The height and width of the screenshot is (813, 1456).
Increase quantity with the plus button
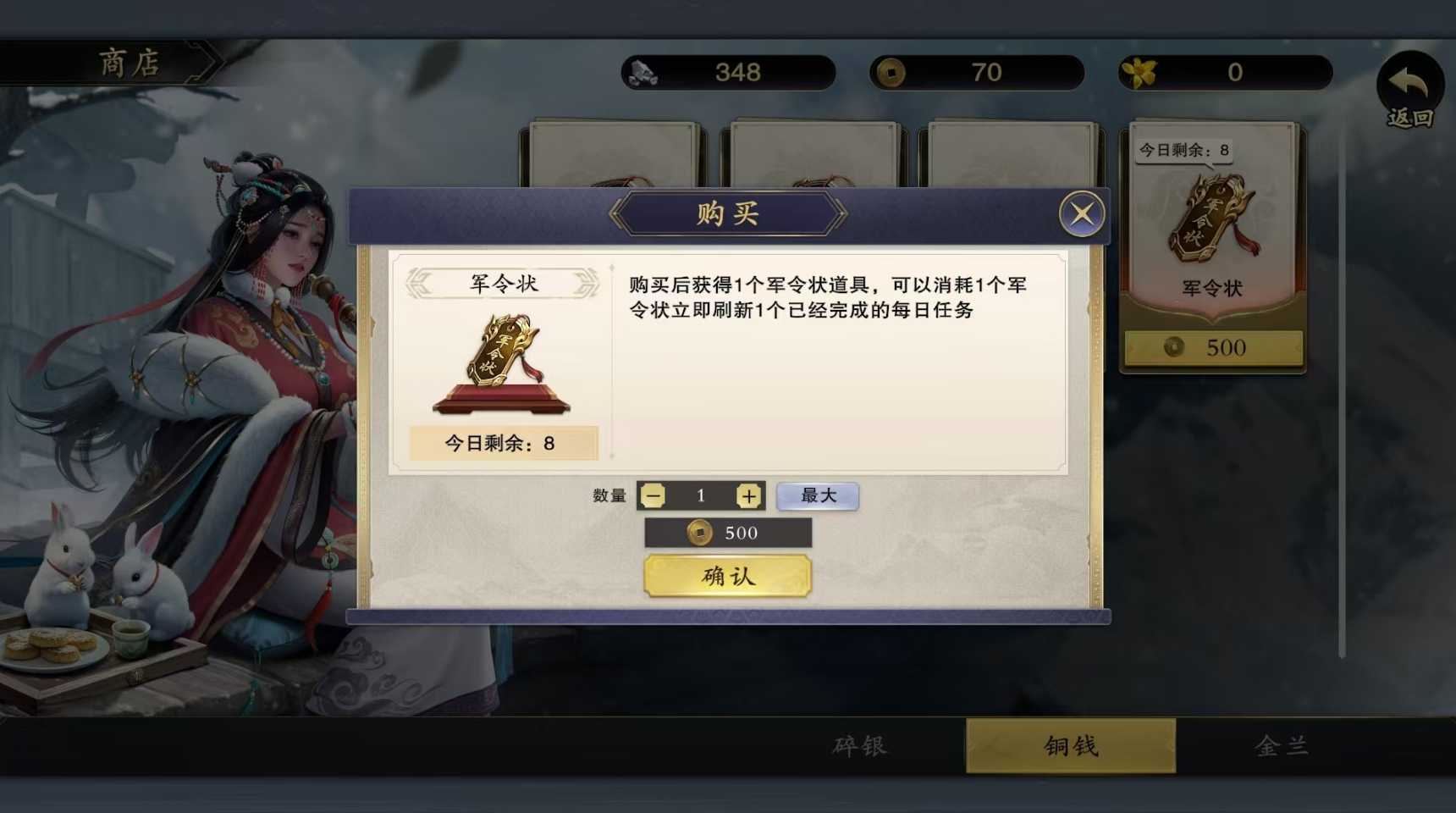point(748,496)
